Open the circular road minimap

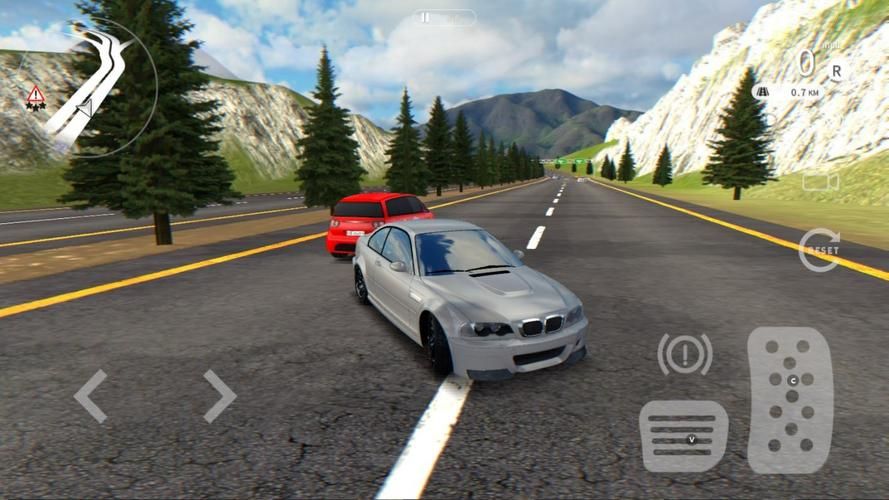coord(95,88)
